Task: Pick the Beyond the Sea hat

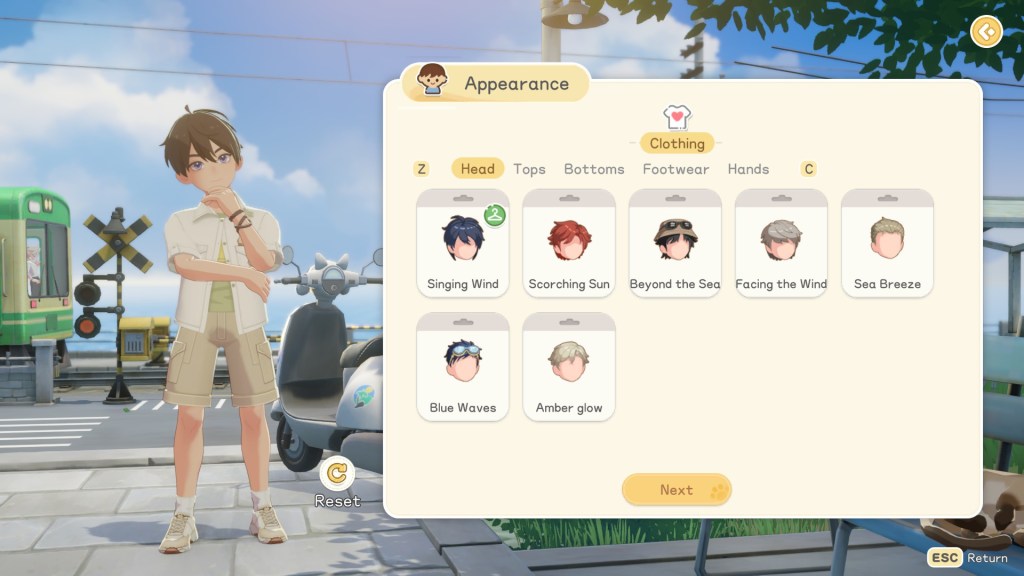Action: [x=675, y=244]
